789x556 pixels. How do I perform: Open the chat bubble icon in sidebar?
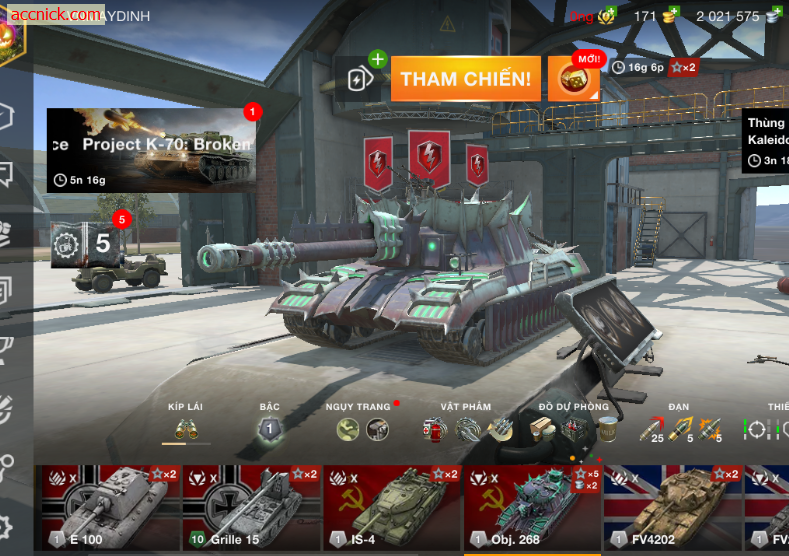pos(8,174)
